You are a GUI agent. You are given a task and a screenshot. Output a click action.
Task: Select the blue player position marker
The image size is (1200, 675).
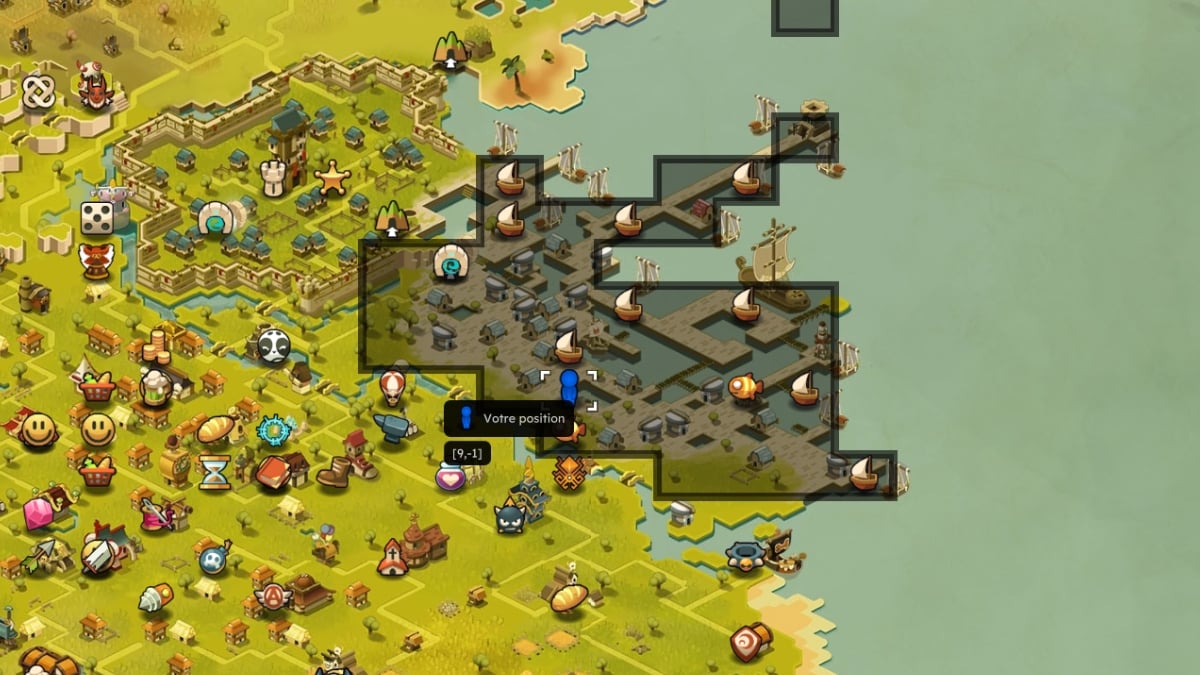tap(569, 386)
